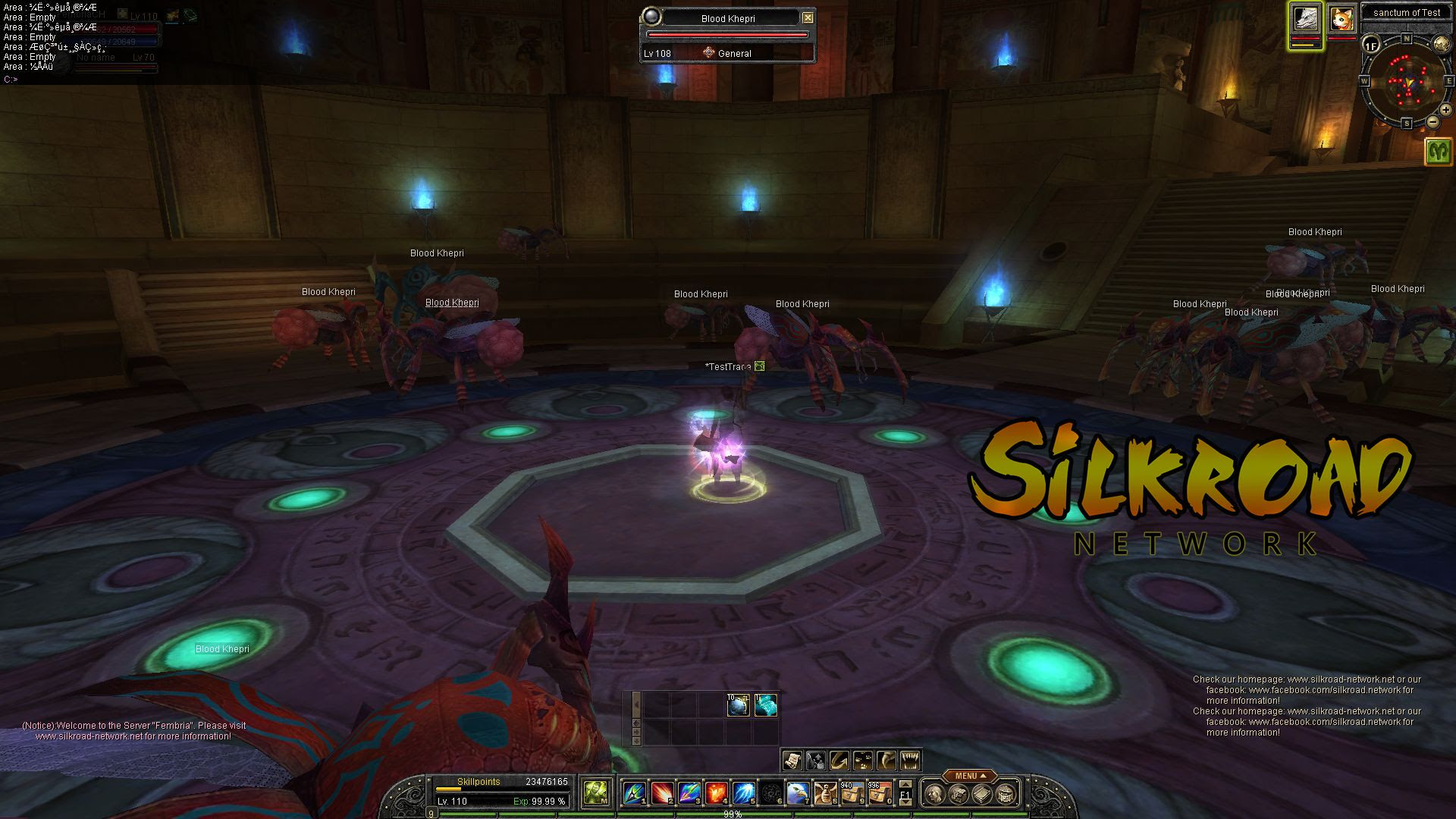Use the eagle icon in slot 7
1456x819 pixels.
click(x=798, y=793)
